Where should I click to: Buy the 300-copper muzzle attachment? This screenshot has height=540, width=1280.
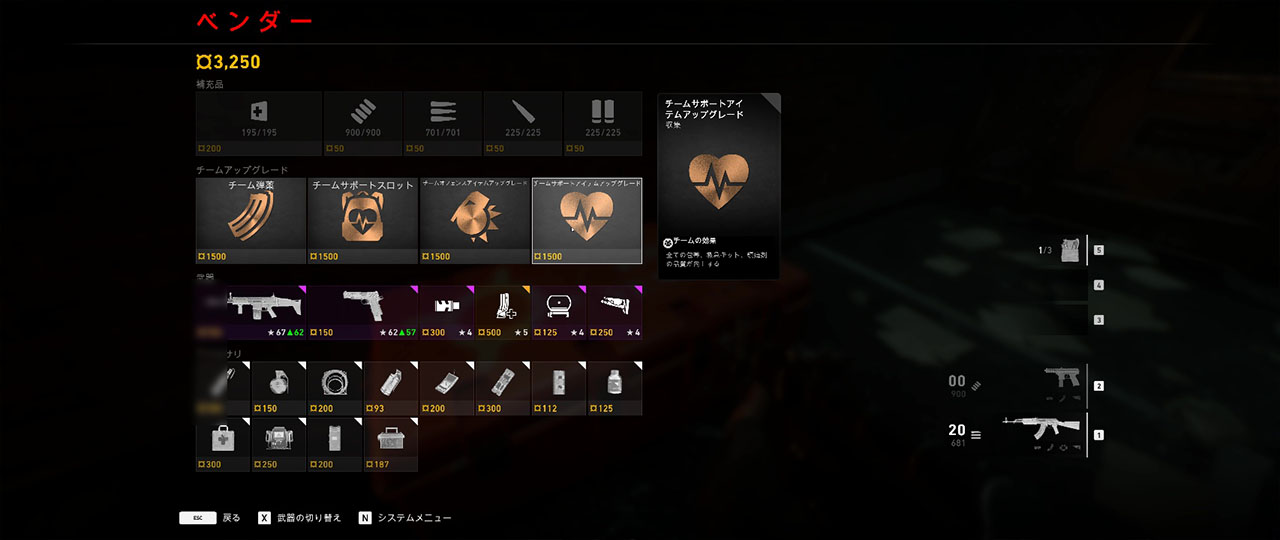(446, 311)
